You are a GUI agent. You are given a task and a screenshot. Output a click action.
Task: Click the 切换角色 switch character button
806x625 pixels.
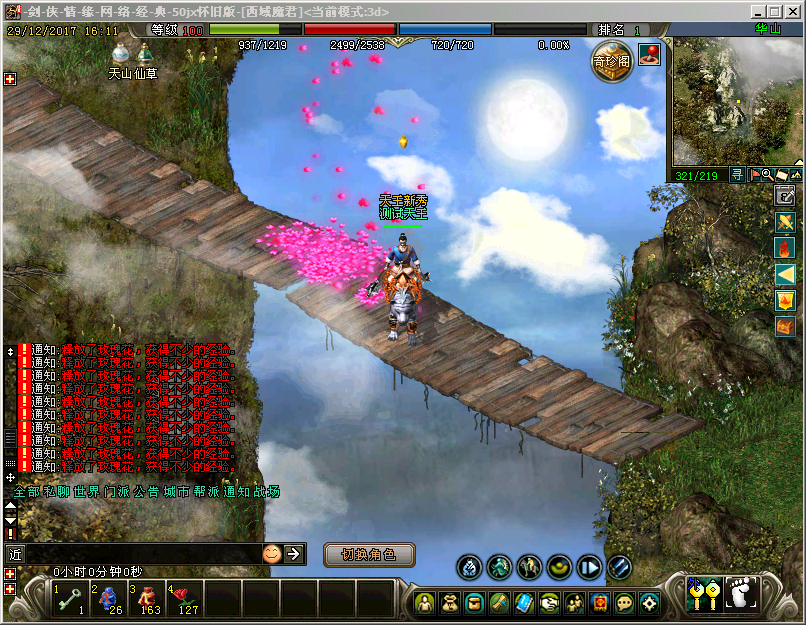pos(369,554)
